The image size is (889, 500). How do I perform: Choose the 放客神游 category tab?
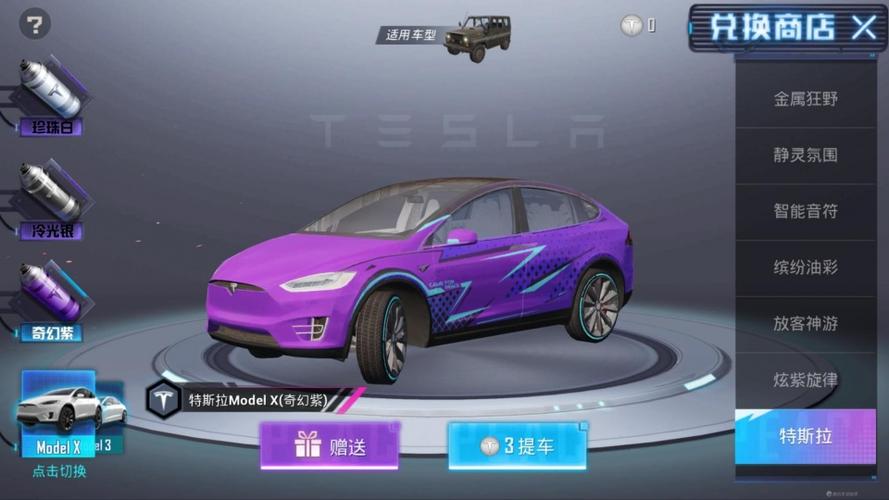coord(805,324)
